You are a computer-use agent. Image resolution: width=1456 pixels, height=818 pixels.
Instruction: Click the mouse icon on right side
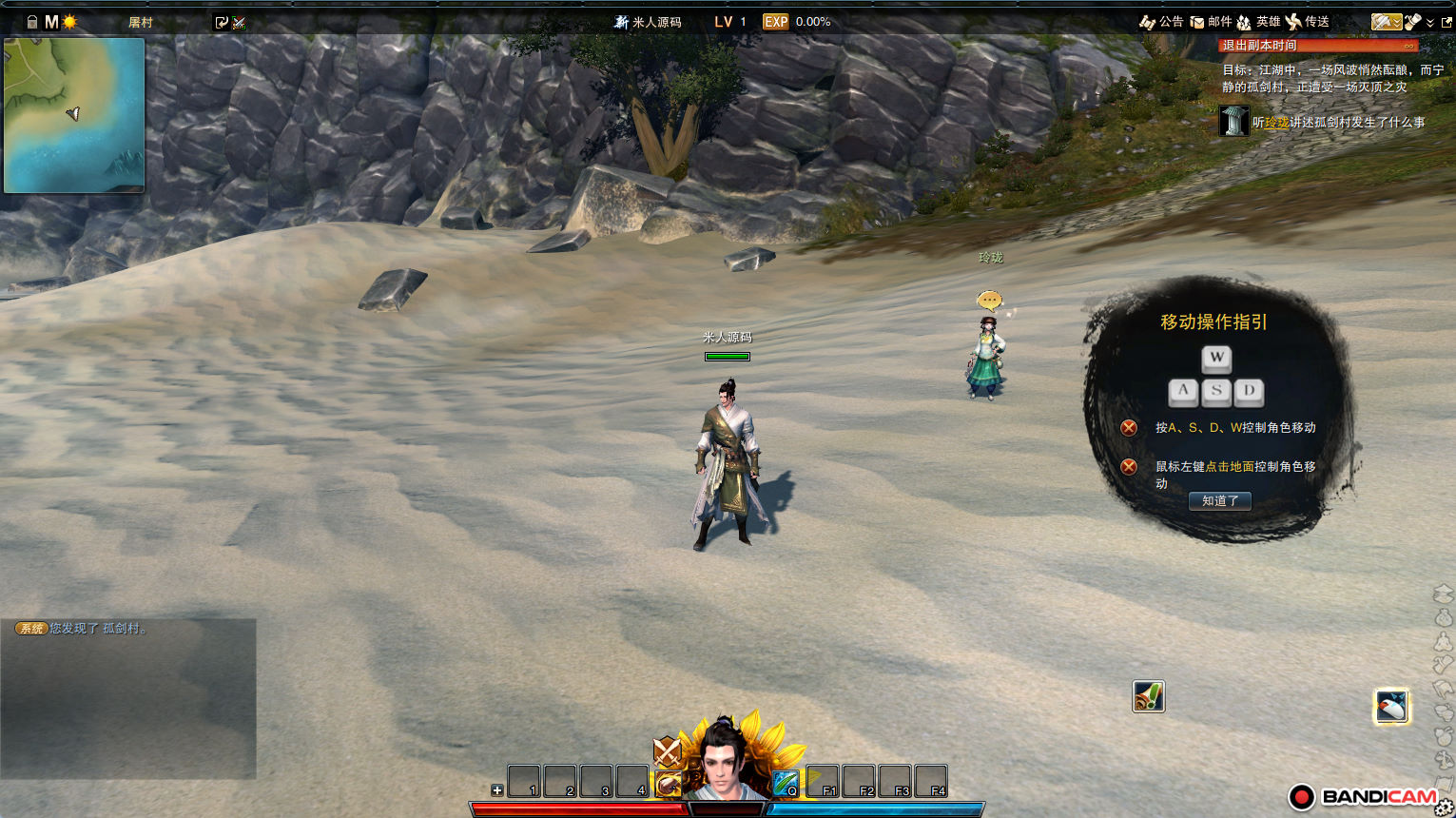click(1391, 707)
